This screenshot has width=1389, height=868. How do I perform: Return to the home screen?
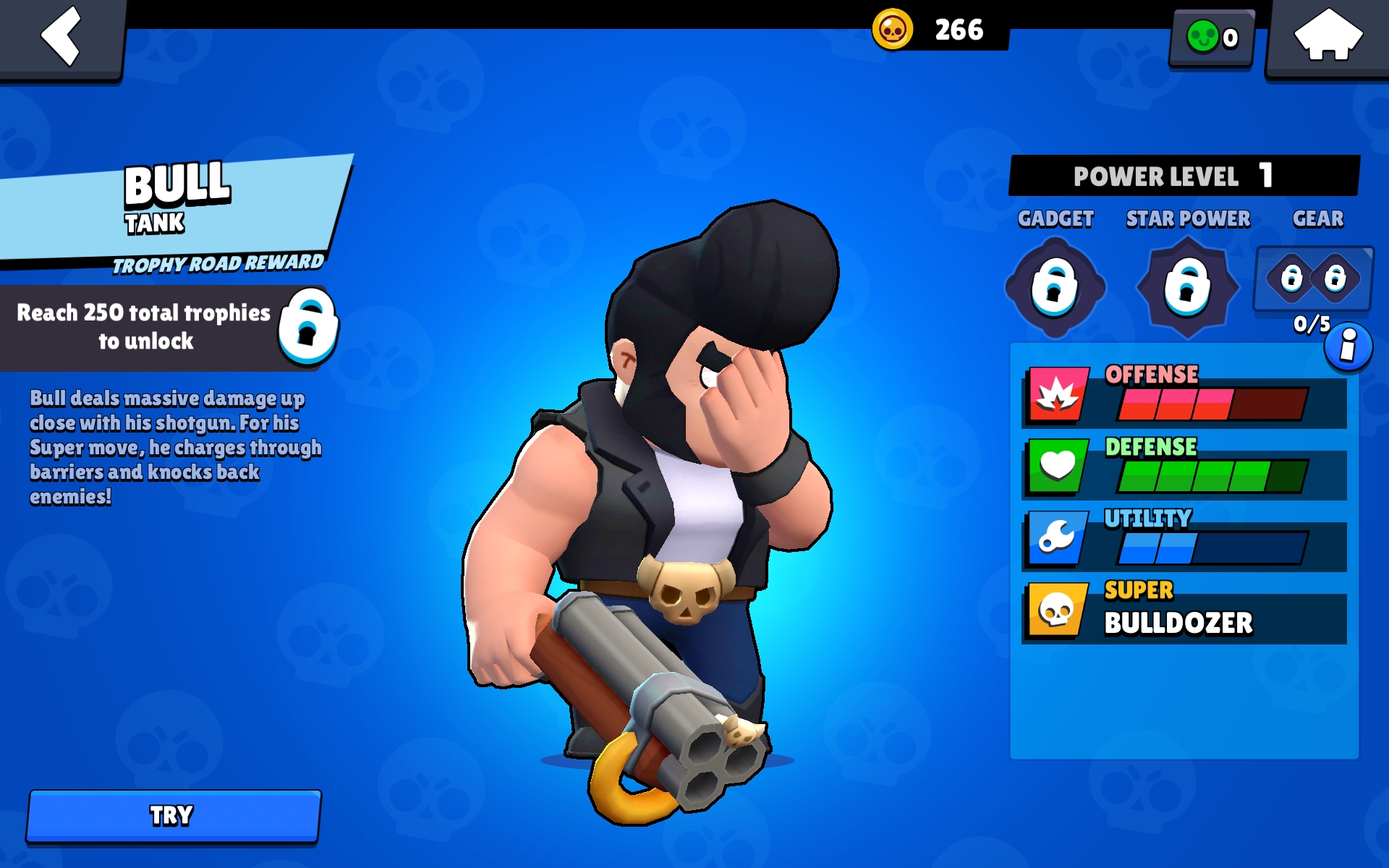click(x=1328, y=36)
